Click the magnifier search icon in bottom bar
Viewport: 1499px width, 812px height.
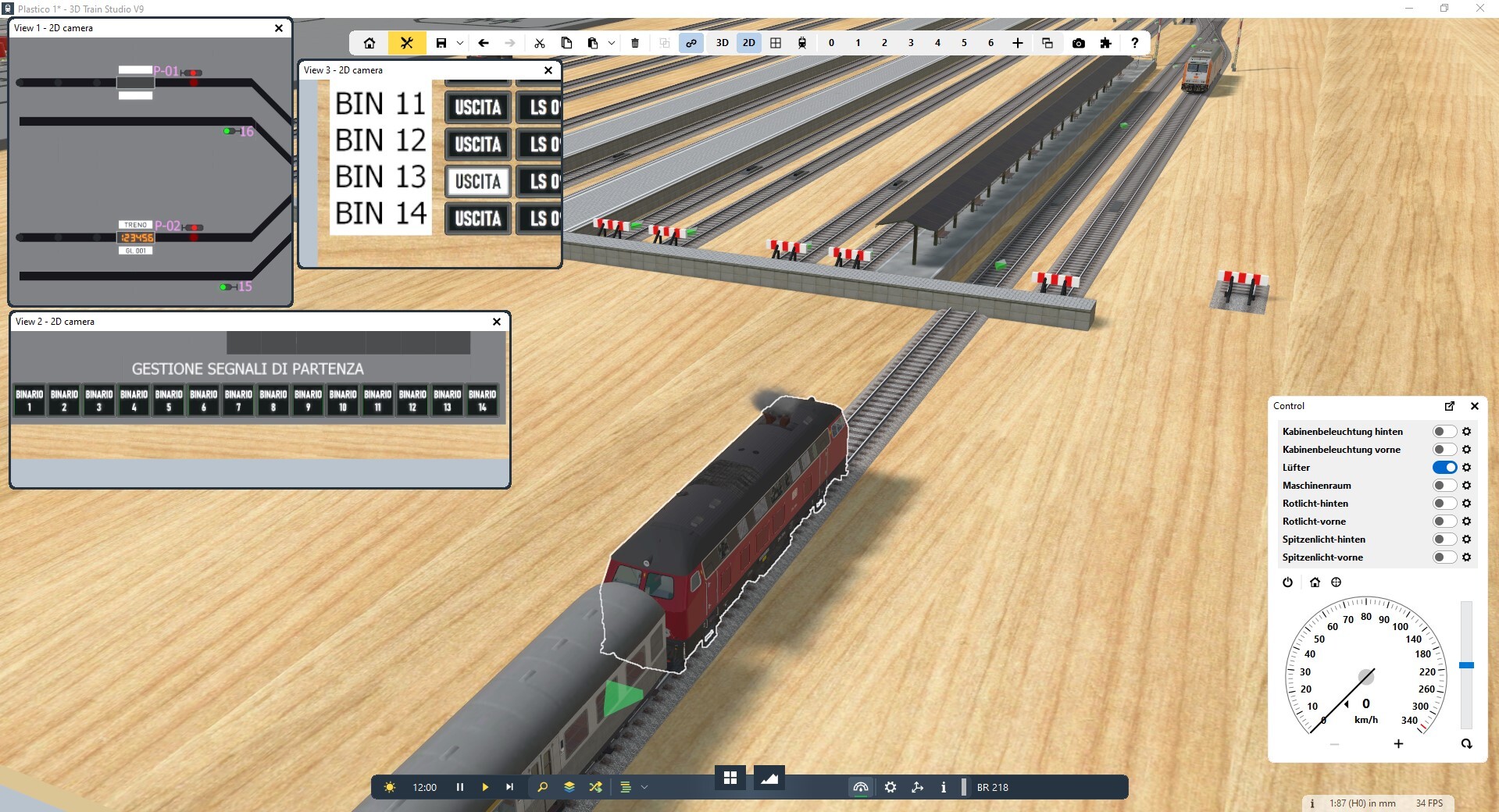pos(543,787)
